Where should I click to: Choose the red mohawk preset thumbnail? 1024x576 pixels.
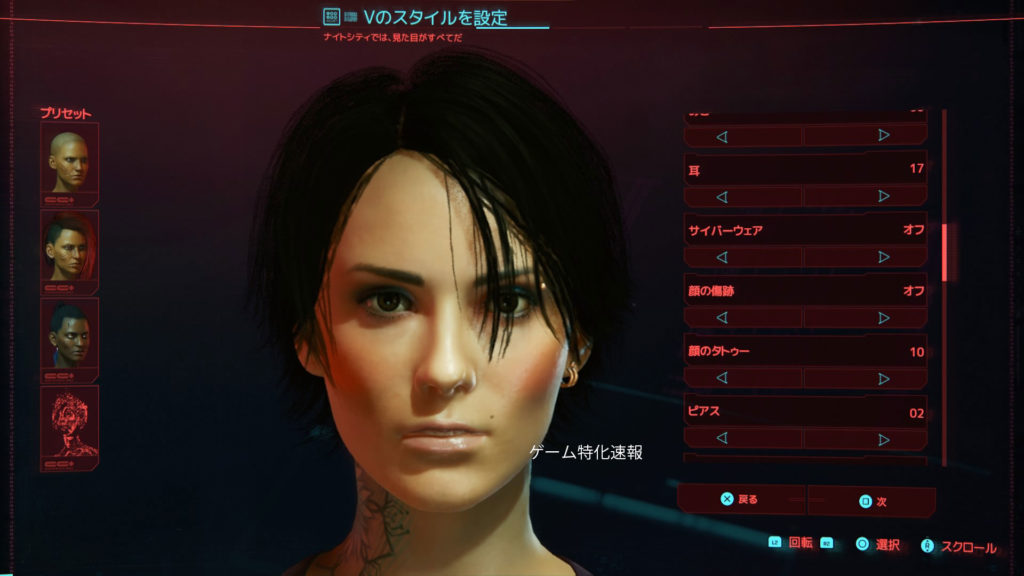69,246
